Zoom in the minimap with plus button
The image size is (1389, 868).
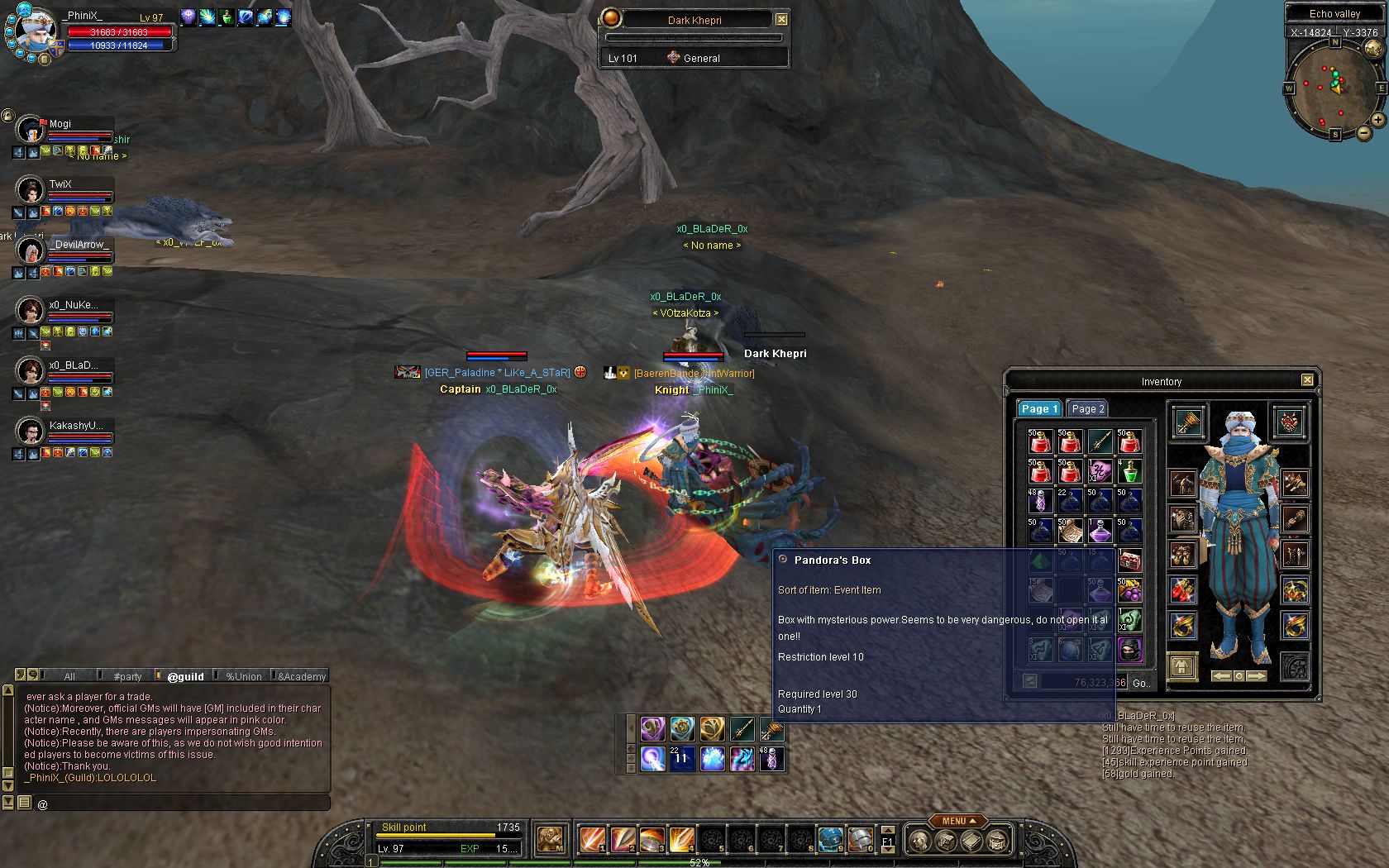1378,120
